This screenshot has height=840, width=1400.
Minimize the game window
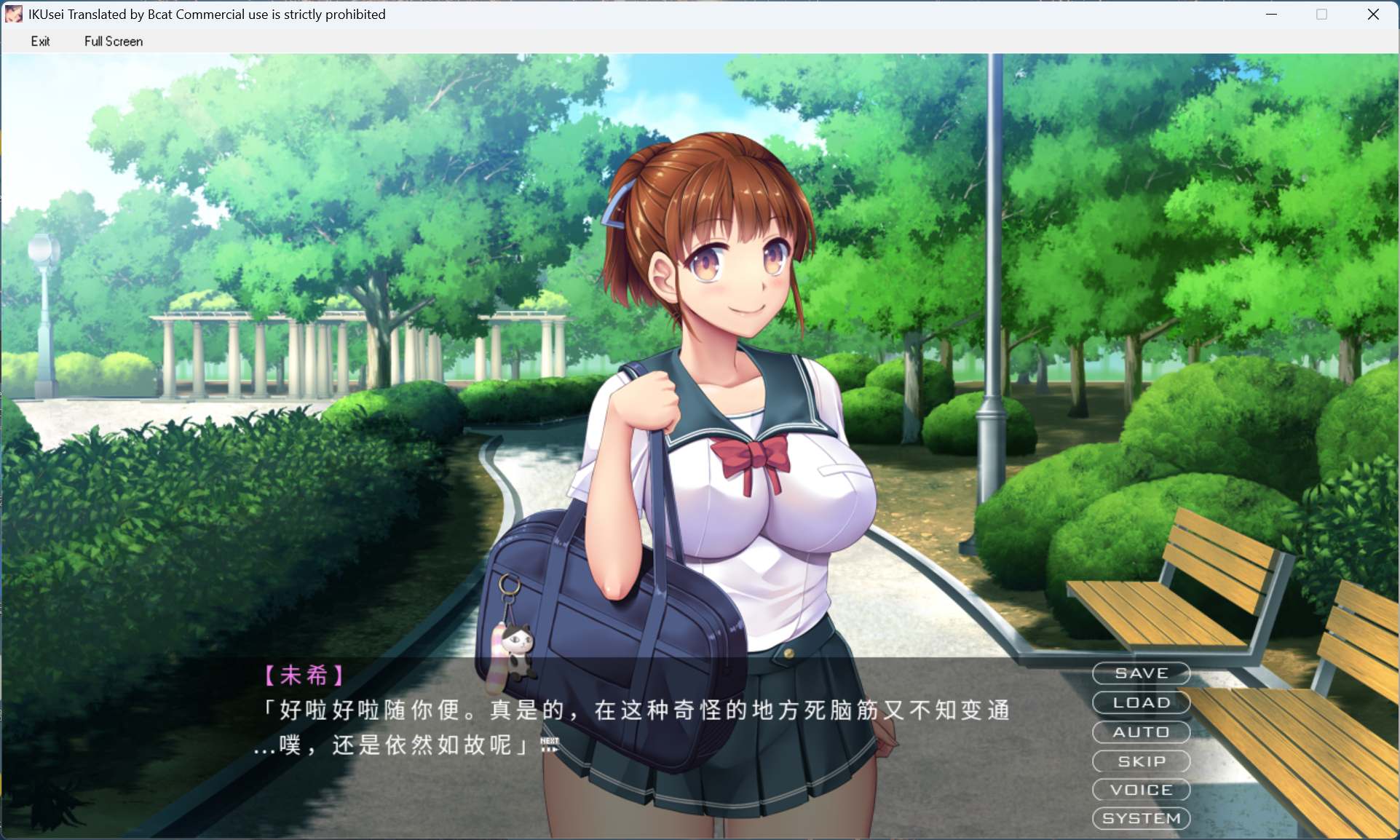click(x=1272, y=14)
